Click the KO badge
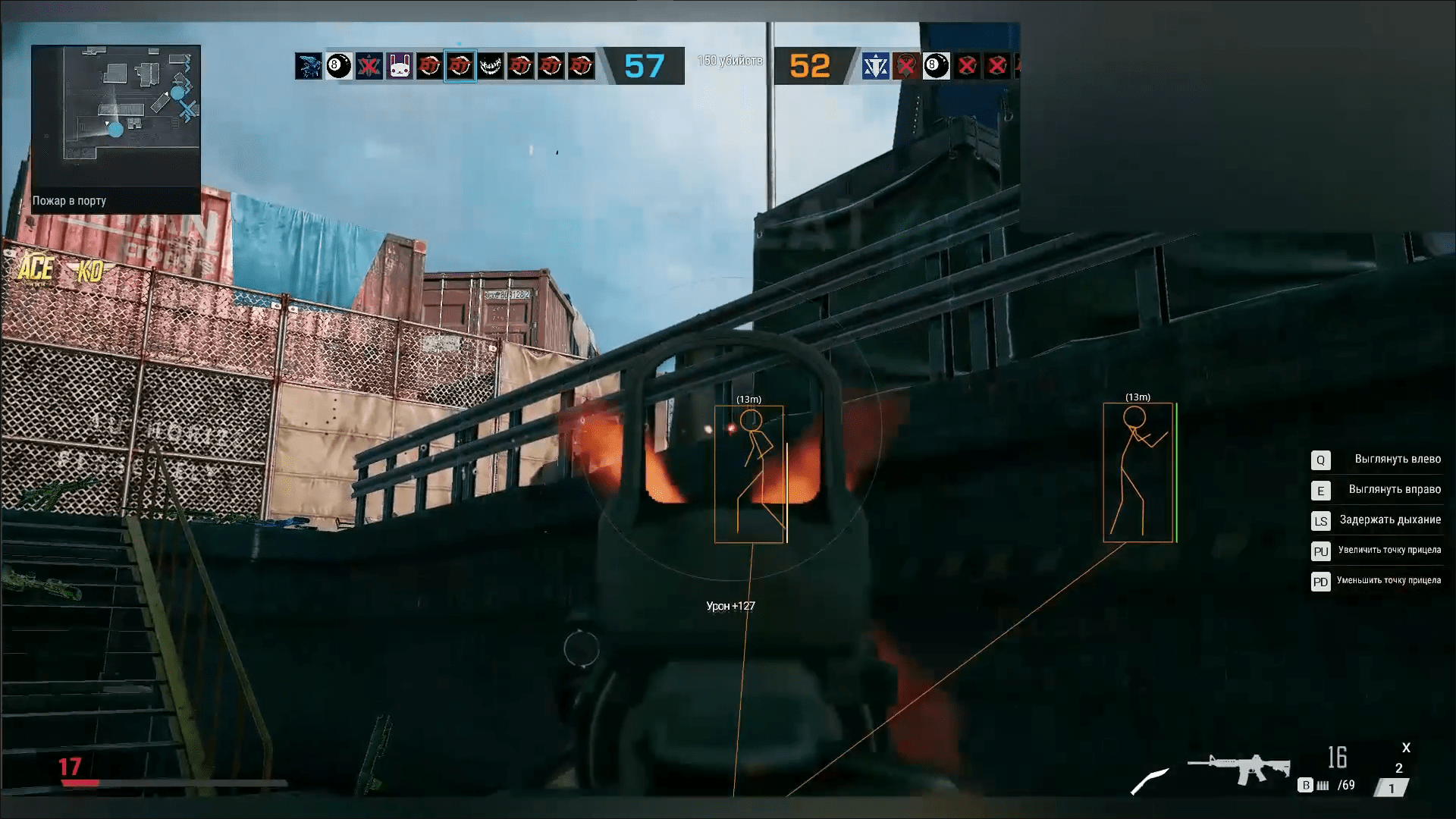The width and height of the screenshot is (1456, 819). 89,271
